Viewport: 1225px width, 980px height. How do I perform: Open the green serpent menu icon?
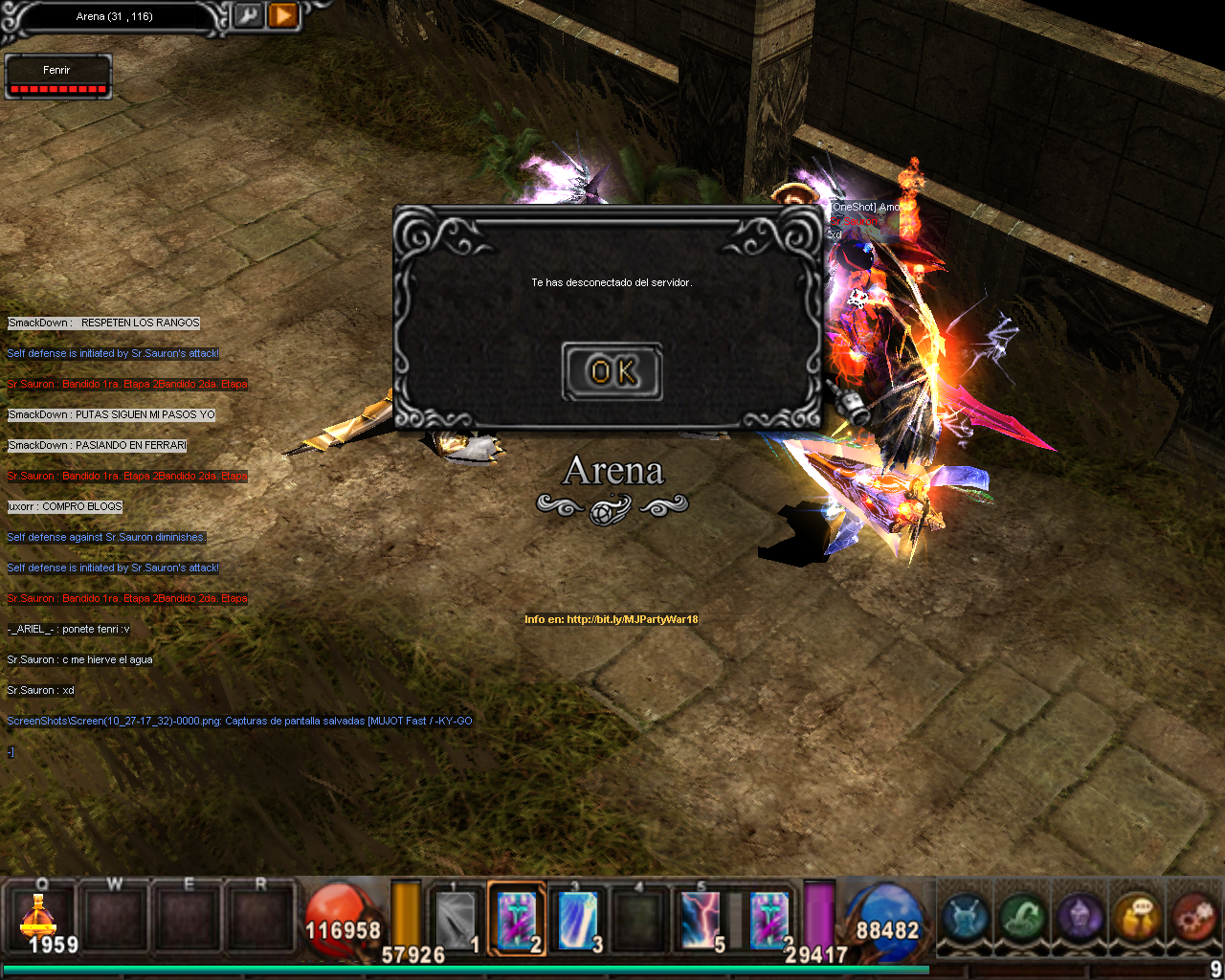pyautogui.click(x=1022, y=918)
